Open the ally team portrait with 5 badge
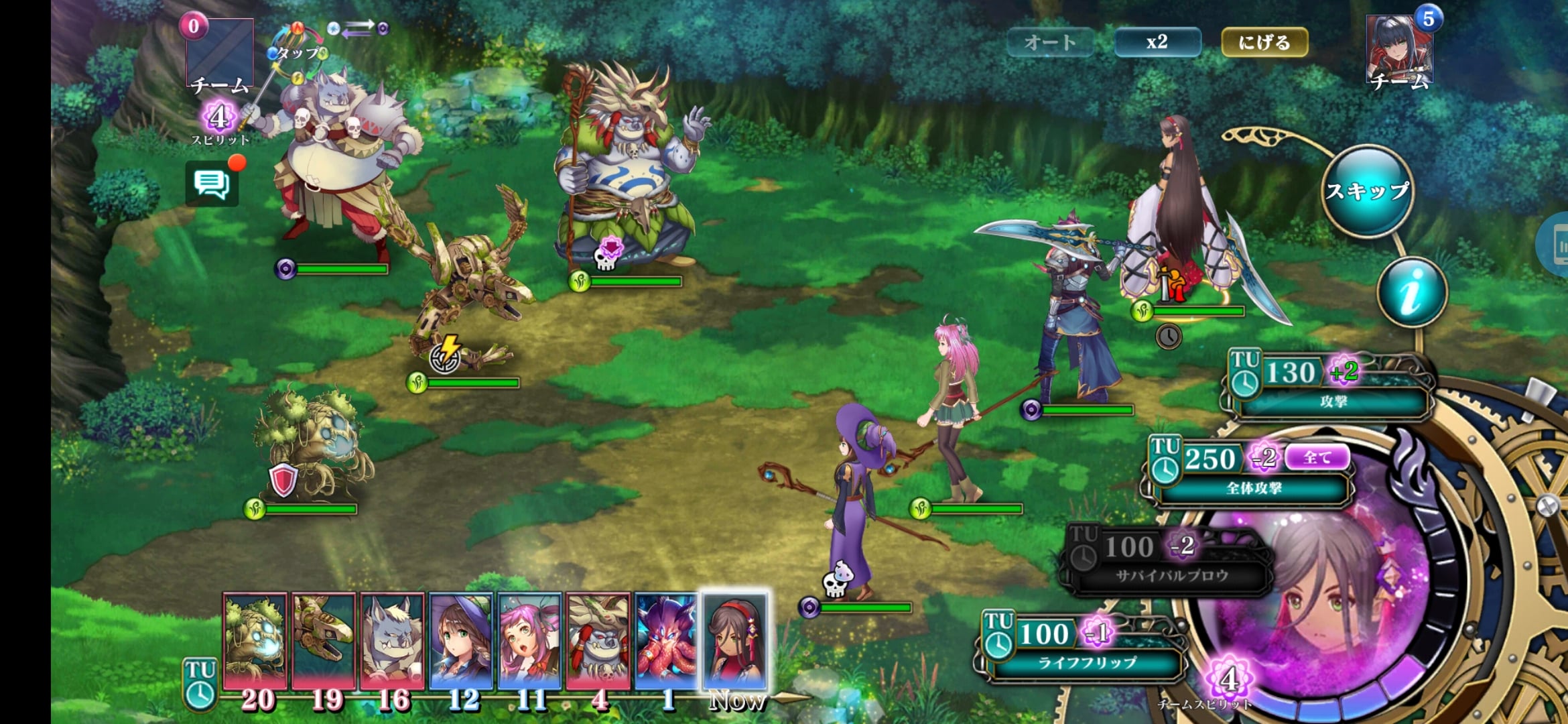 1399,50
